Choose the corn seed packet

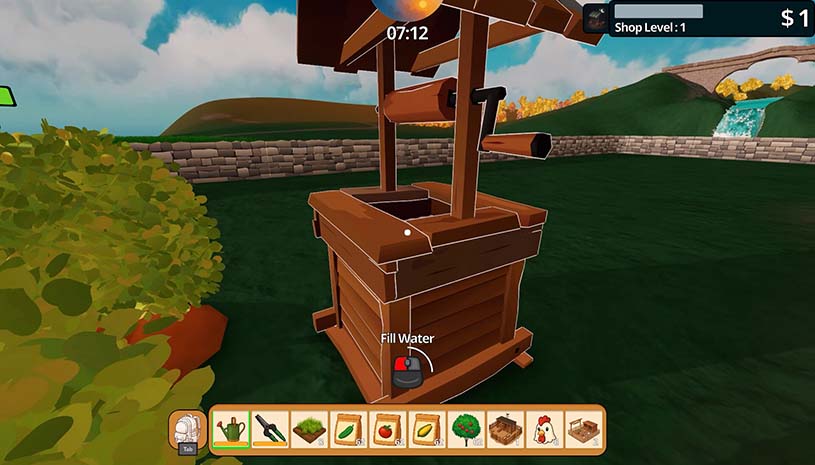click(427, 430)
